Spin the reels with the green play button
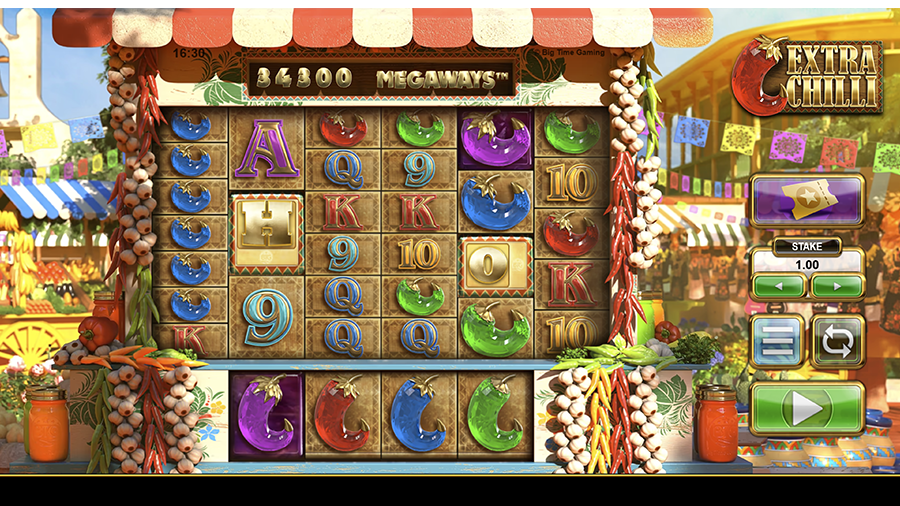This screenshot has height=506, width=900. 807,408
